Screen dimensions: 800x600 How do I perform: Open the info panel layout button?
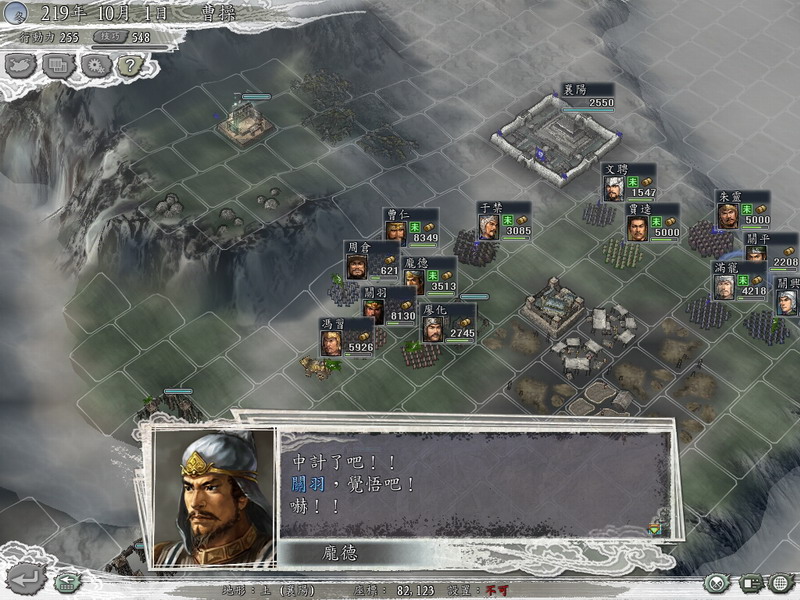750,582
